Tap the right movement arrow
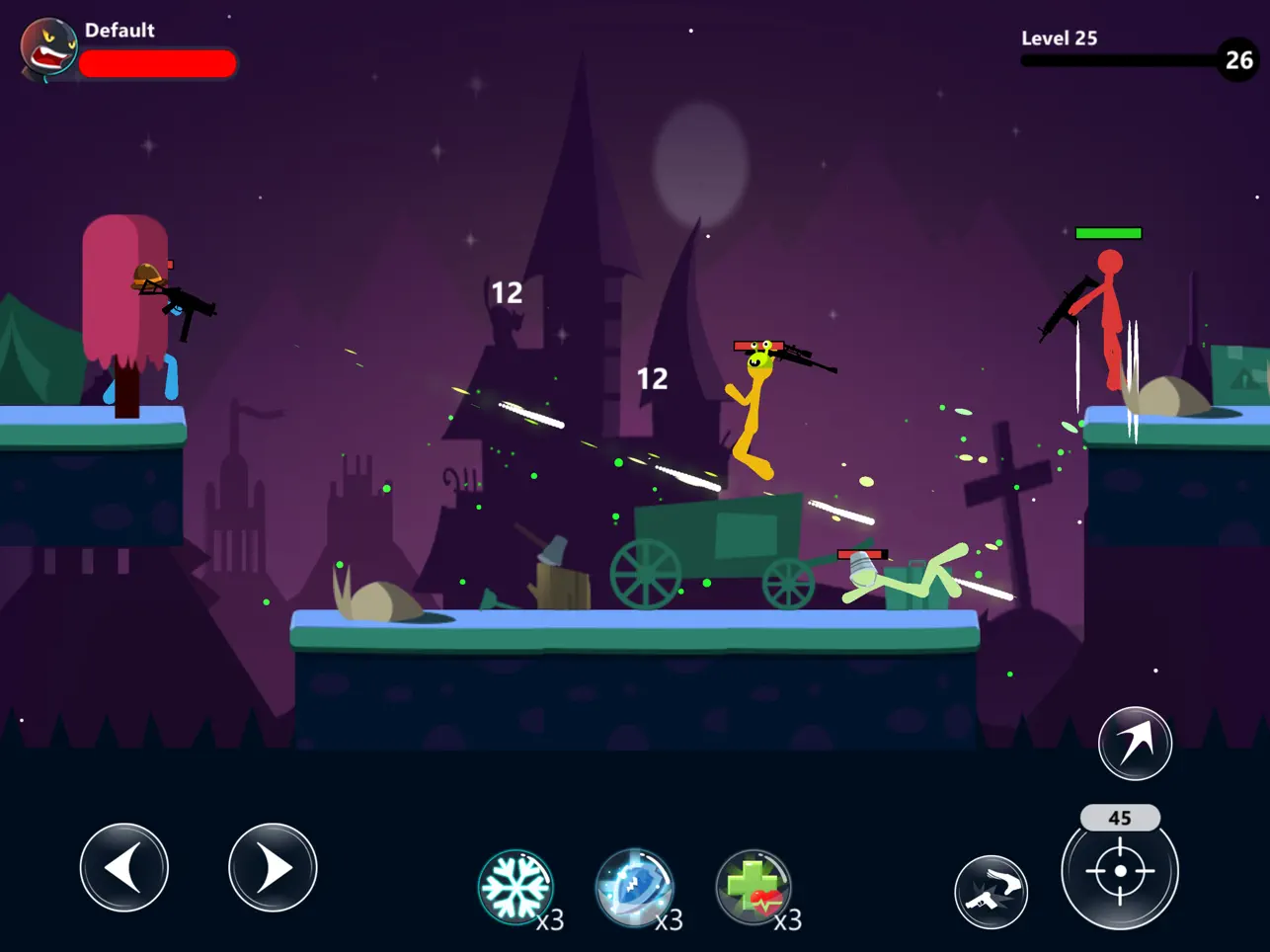The width and height of the screenshot is (1270, 952). pos(273,866)
